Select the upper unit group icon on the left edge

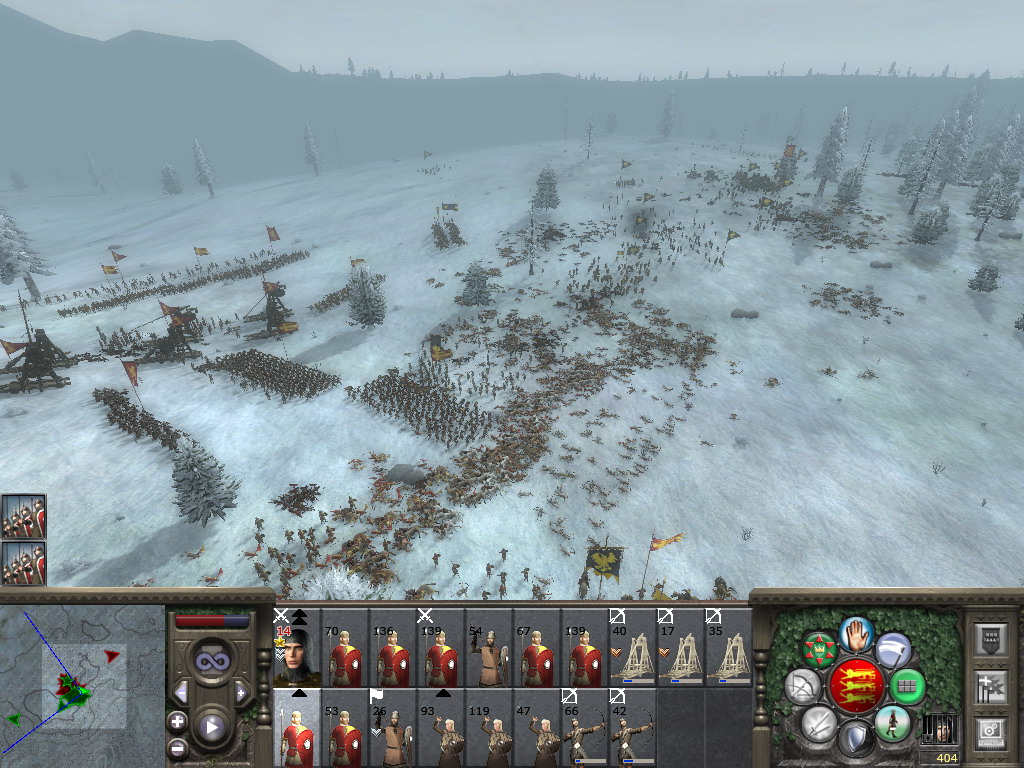point(23,517)
